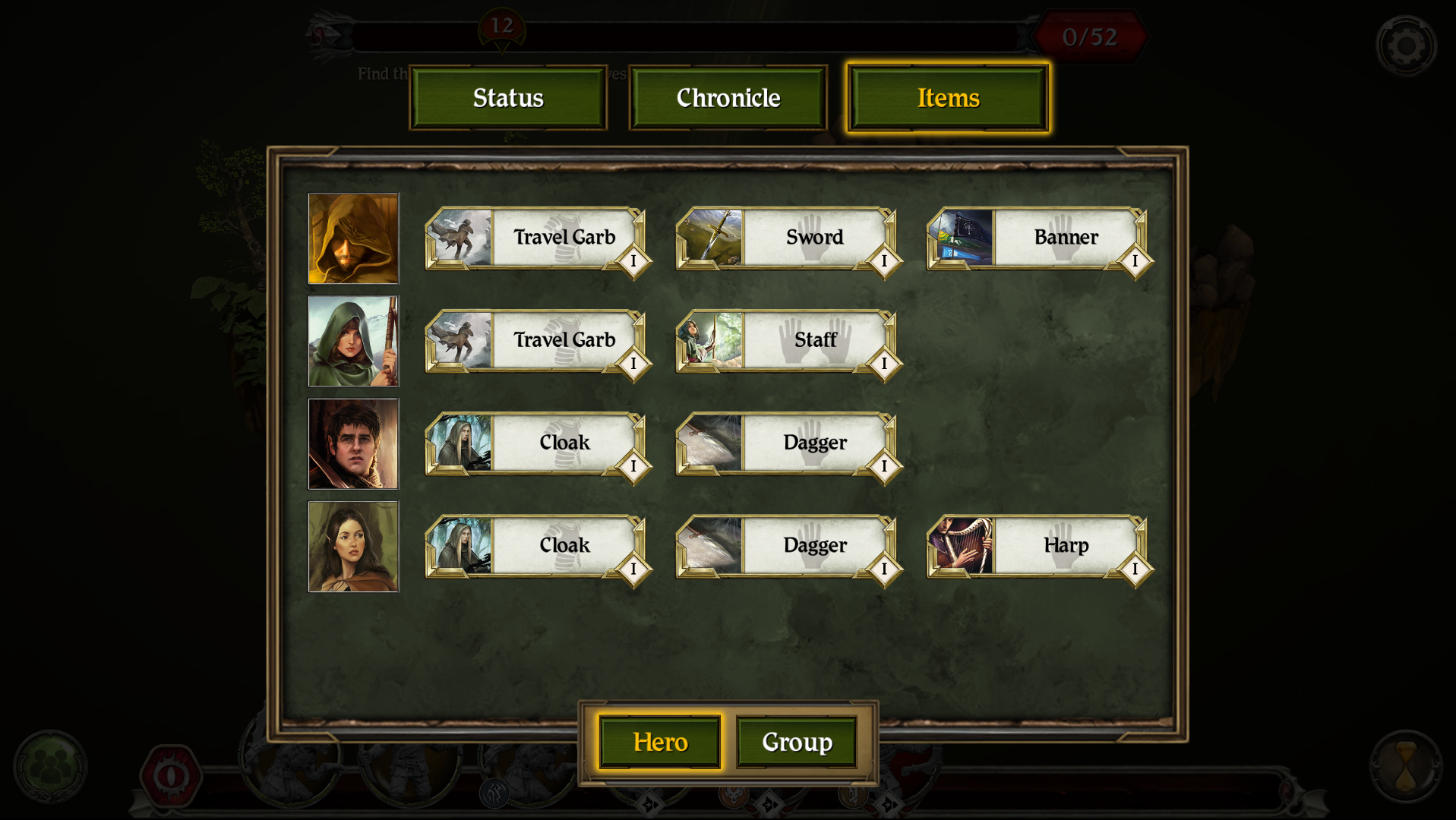Toggle the tier I badge on the Banner
1456x820 pixels.
1135,262
